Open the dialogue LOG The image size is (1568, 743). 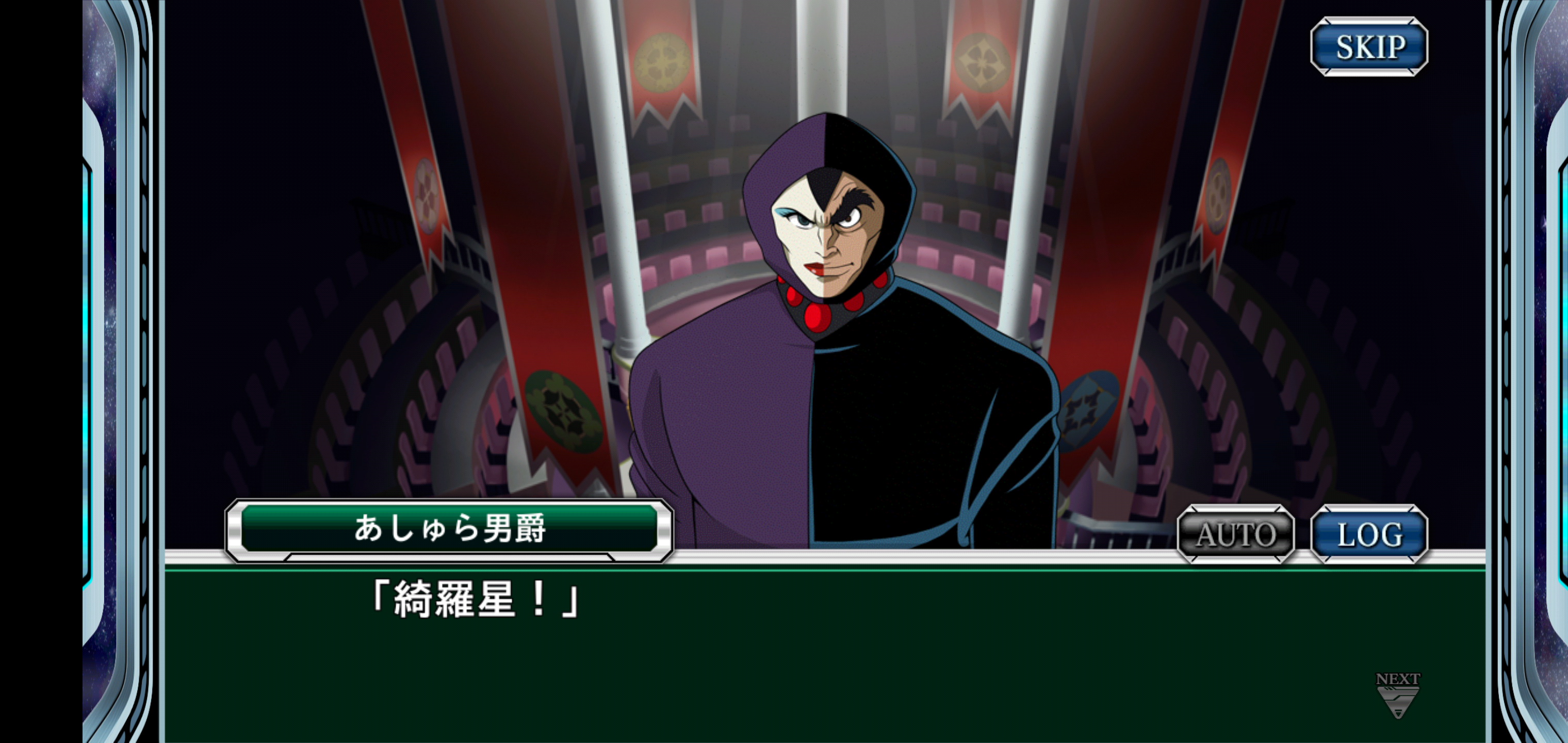pyautogui.click(x=1369, y=534)
